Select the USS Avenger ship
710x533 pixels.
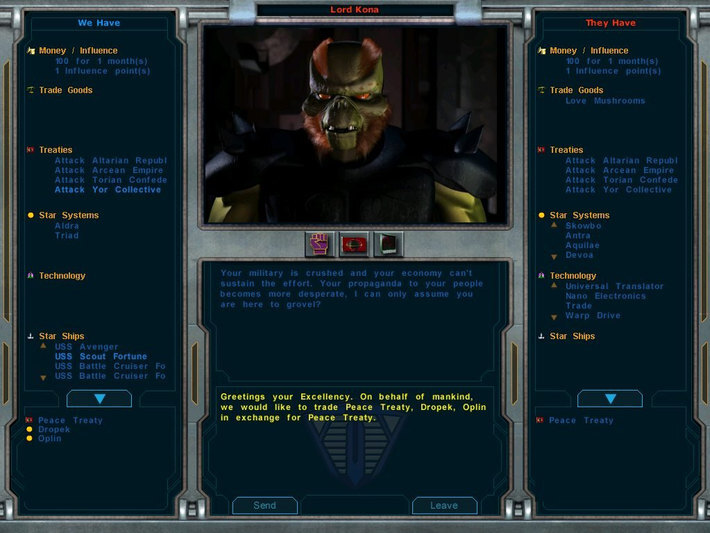[x=86, y=347]
